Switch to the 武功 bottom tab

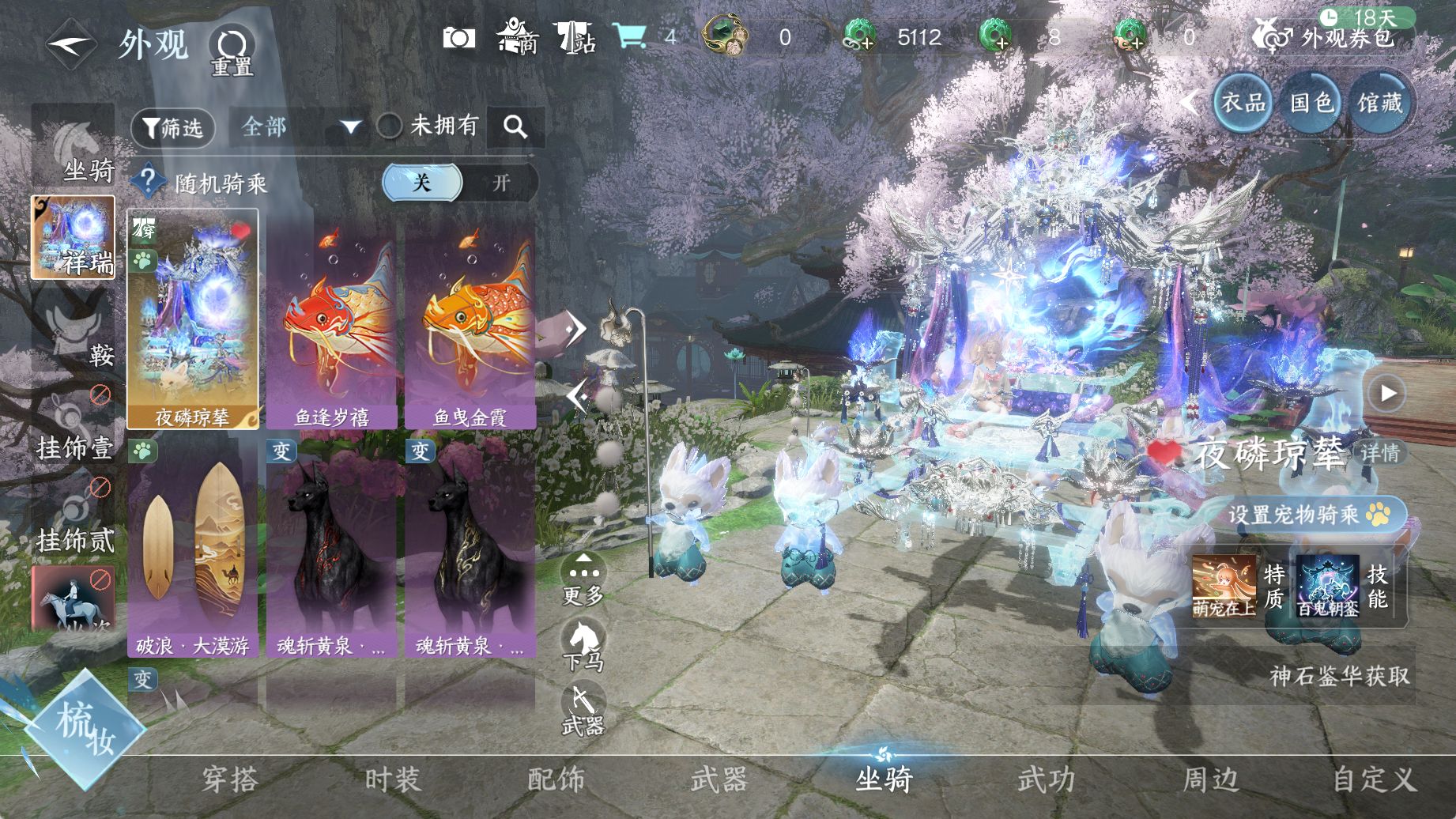coord(1047,780)
